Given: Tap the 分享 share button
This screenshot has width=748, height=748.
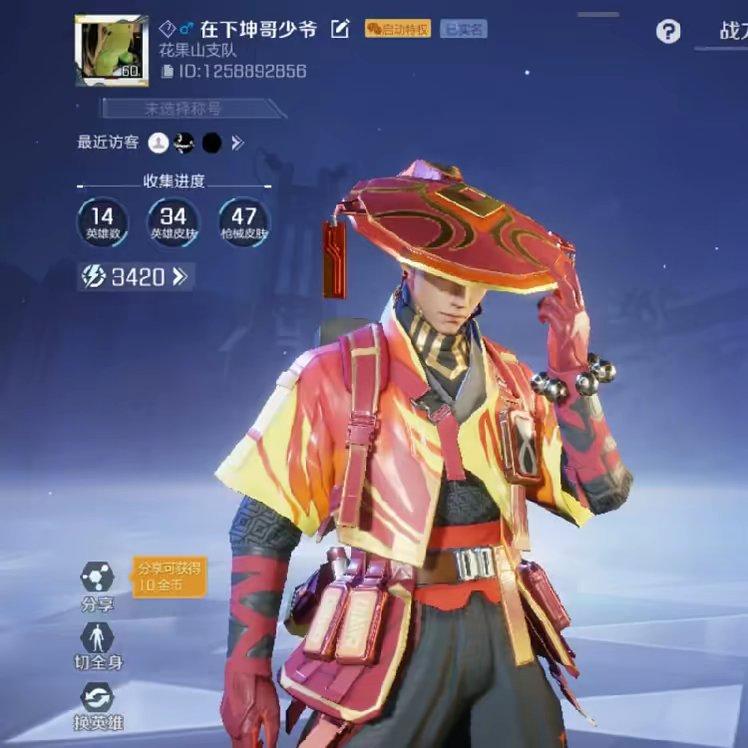Looking at the screenshot, I should pyautogui.click(x=98, y=585).
